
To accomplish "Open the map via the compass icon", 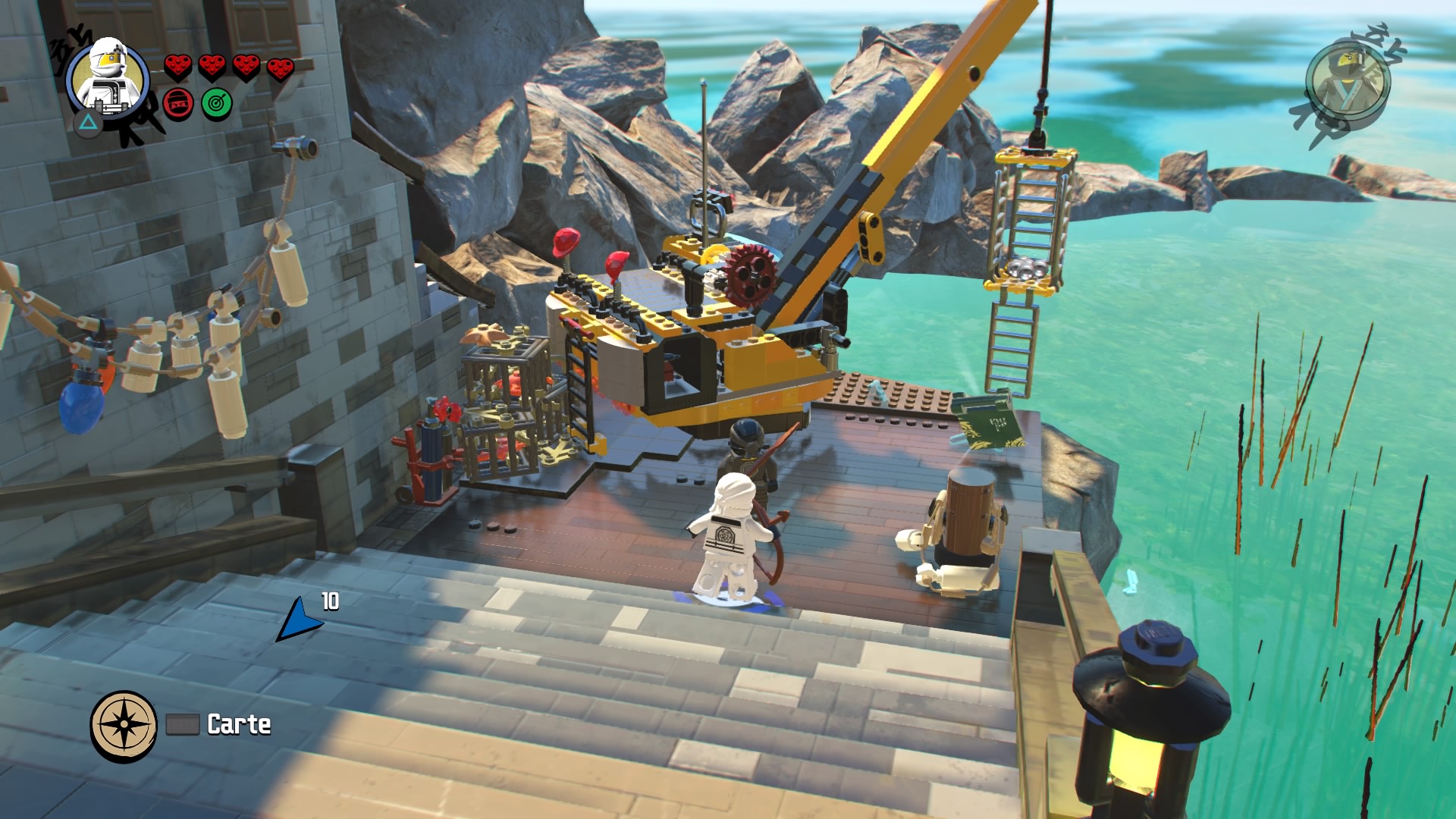I will click(x=124, y=726).
